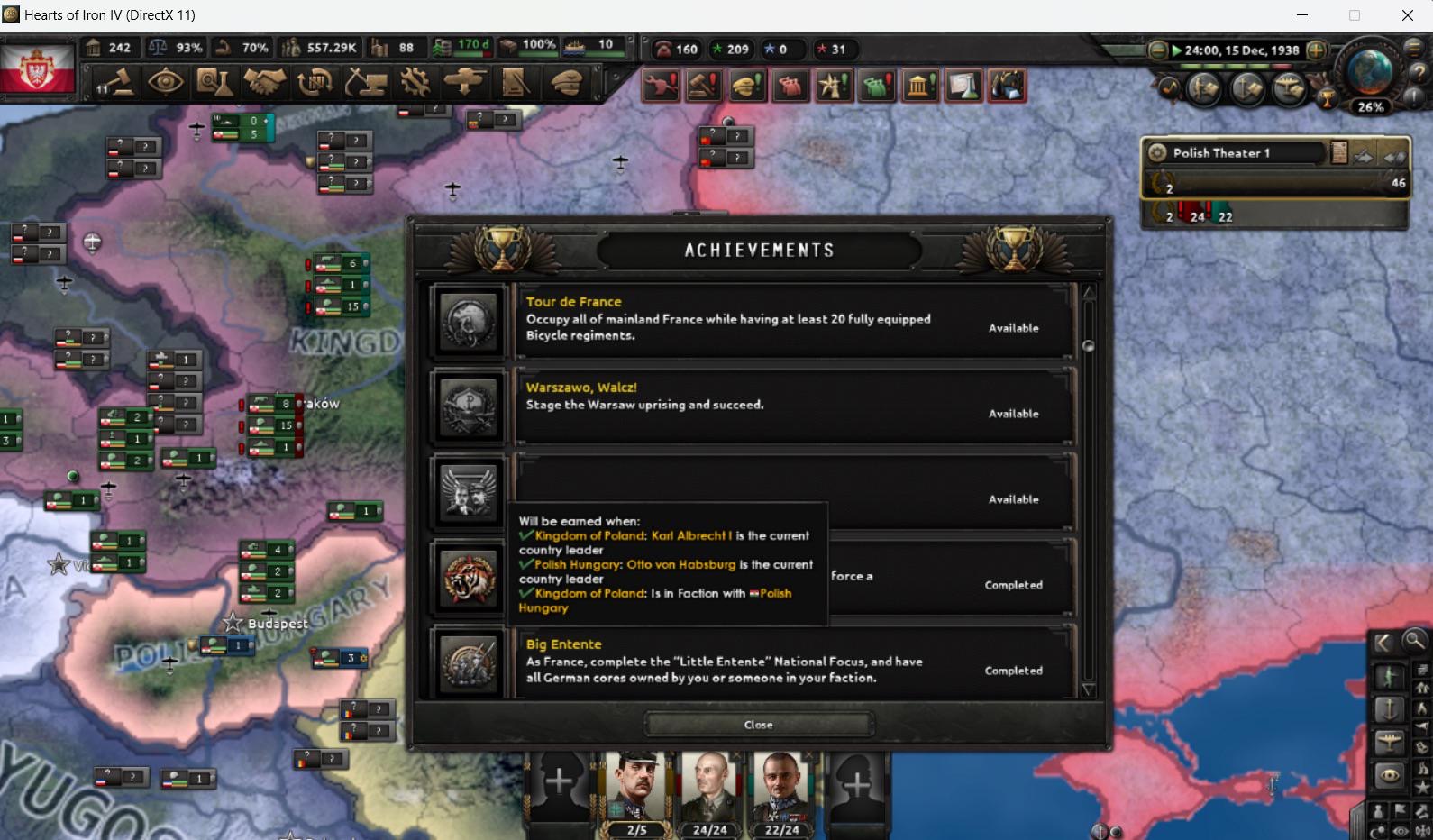Open the Logistics book icon
Viewport: 1433px width, 840px height.
point(514,83)
